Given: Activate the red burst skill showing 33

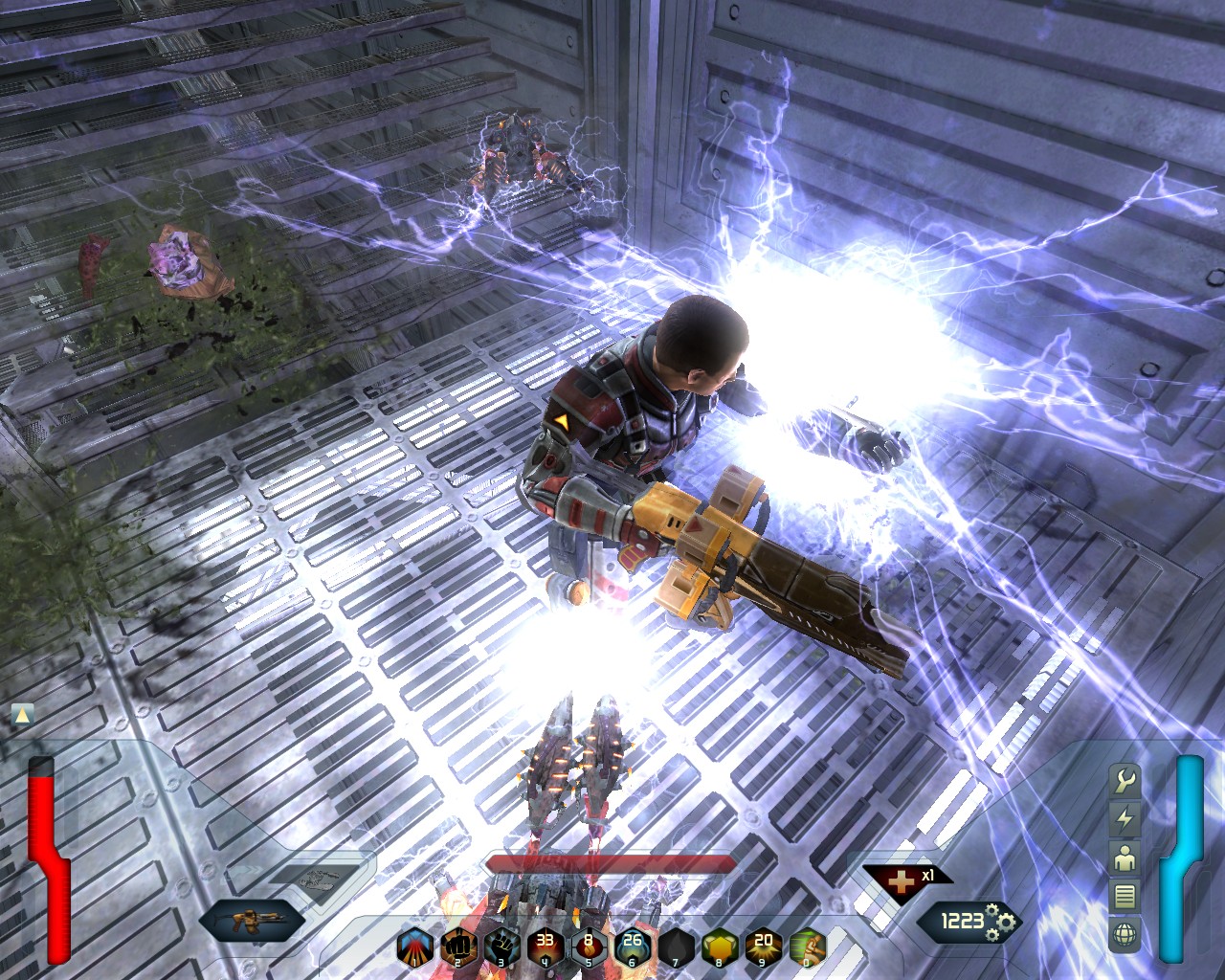Looking at the screenshot, I should pyautogui.click(x=546, y=947).
